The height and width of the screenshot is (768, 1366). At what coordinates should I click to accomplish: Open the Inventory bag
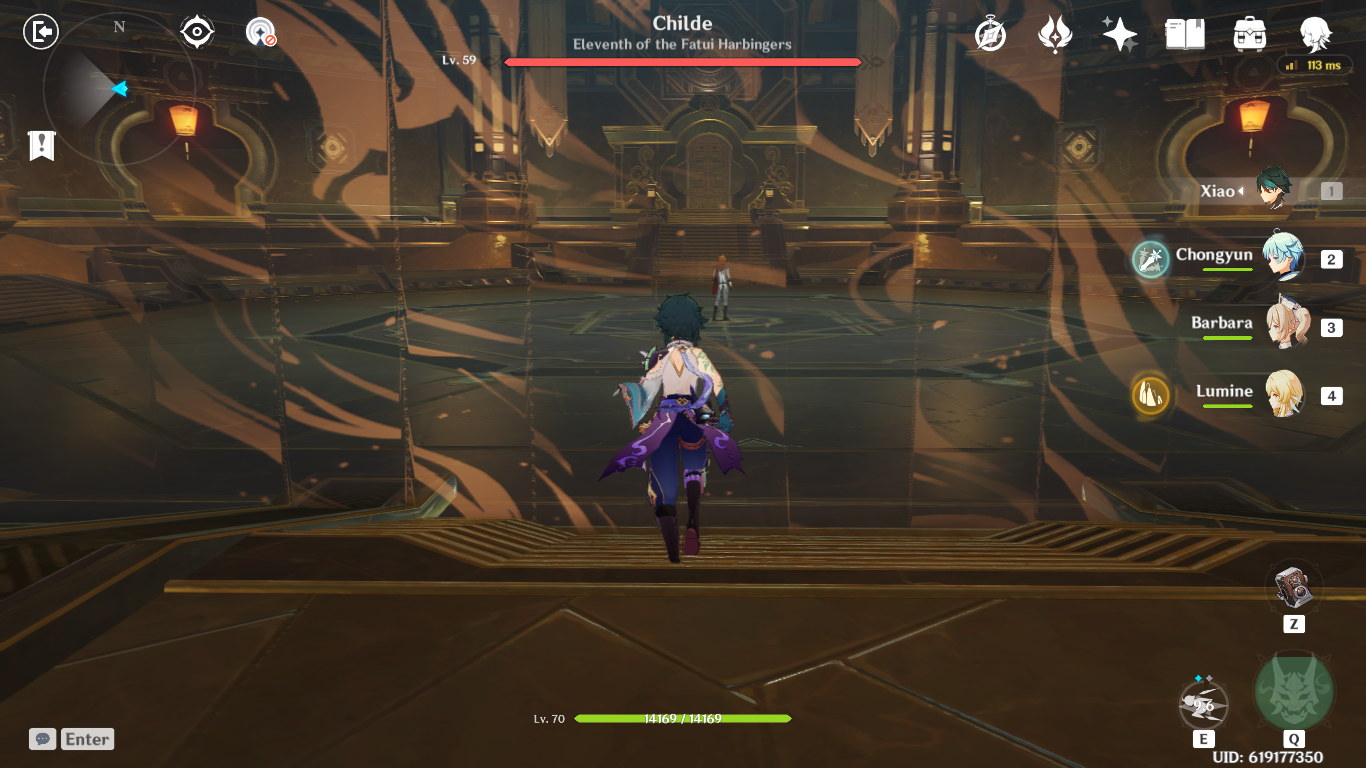tap(1249, 33)
